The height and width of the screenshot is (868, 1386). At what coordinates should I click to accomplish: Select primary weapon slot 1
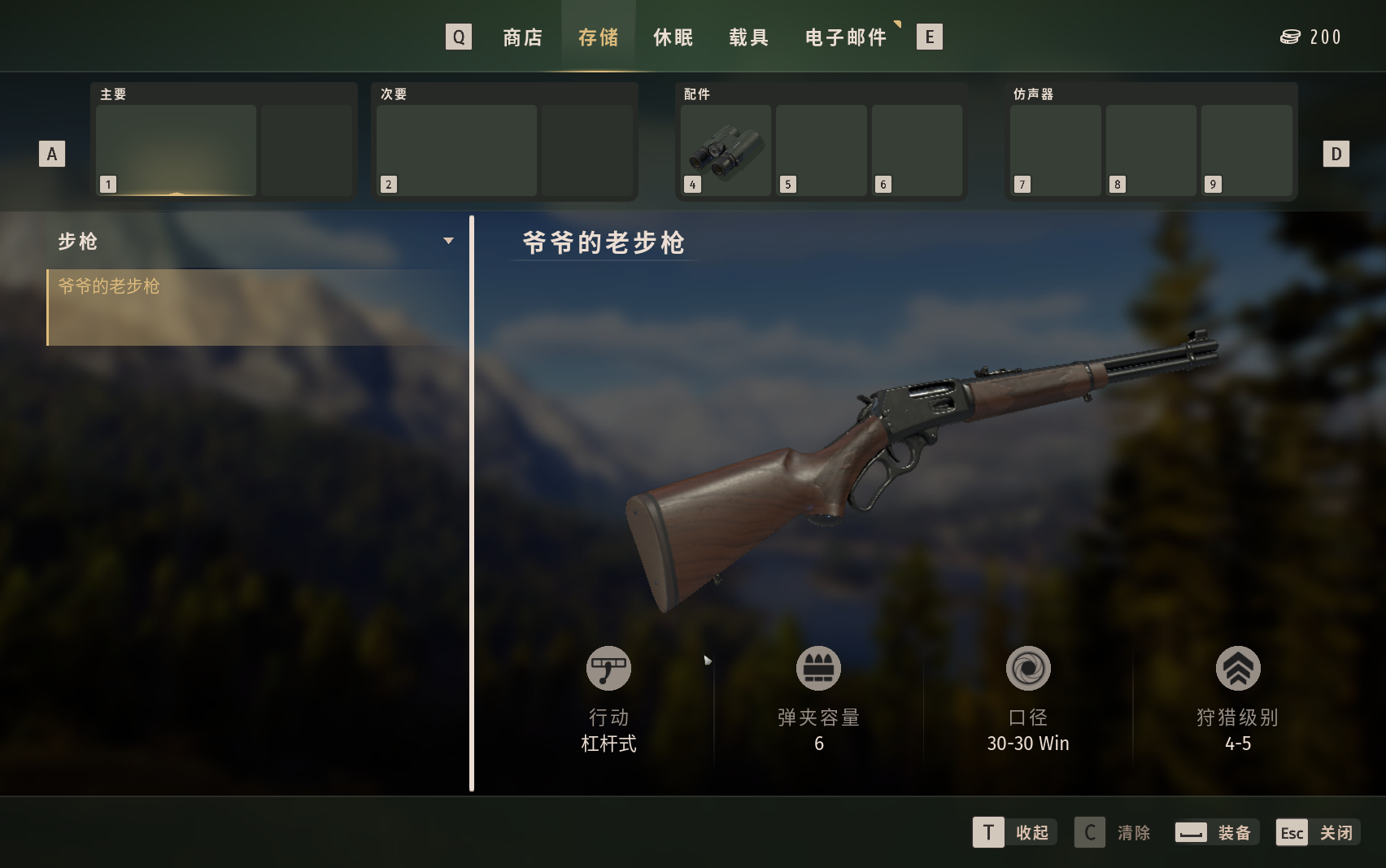(x=176, y=150)
